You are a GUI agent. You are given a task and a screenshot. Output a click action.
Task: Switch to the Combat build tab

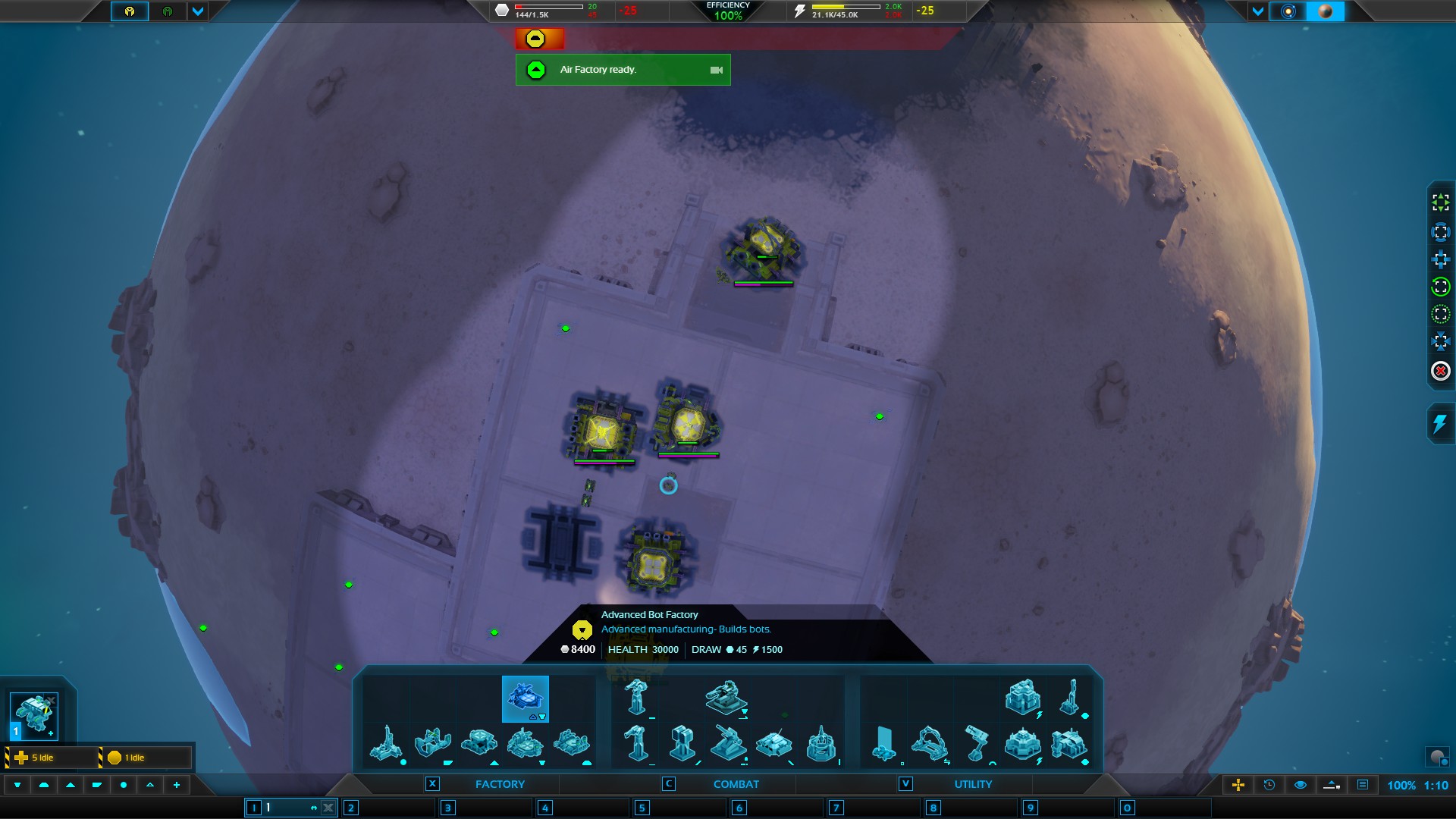736,784
